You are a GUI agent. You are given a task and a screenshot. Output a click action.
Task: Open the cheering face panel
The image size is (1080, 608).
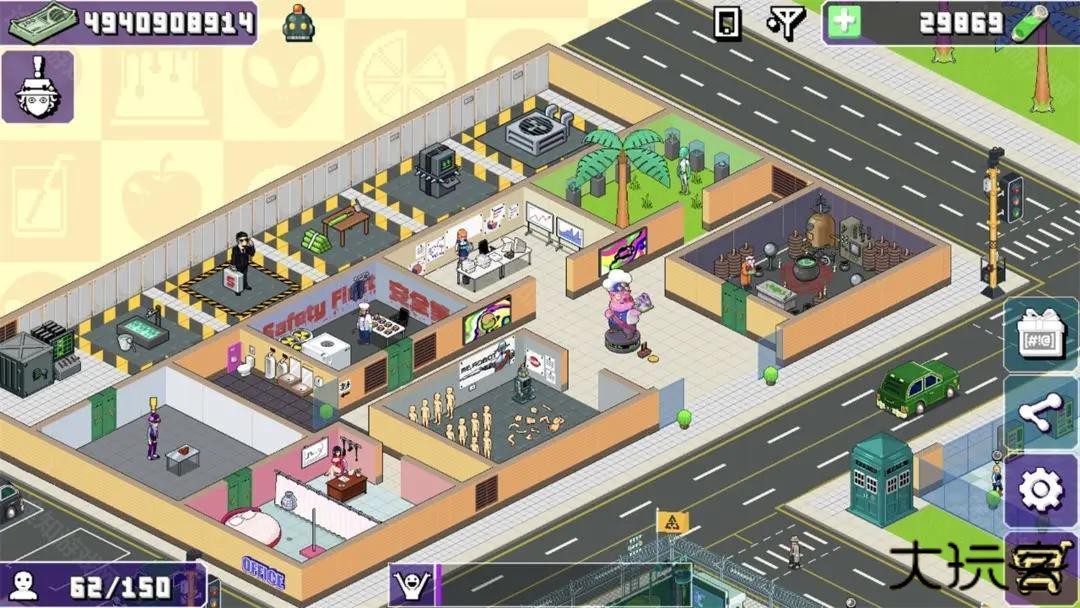click(x=411, y=584)
